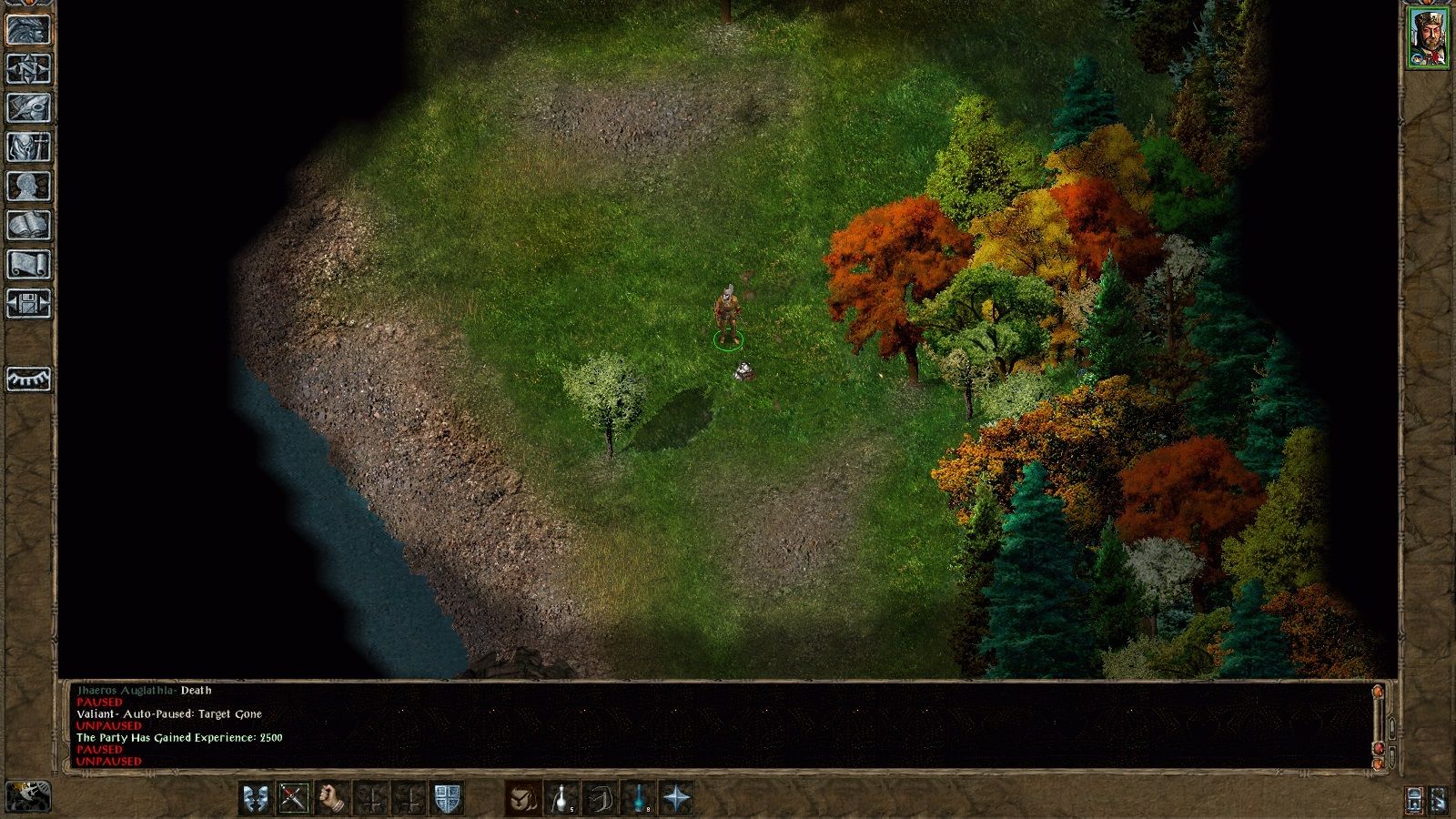Image resolution: width=1456 pixels, height=819 pixels.
Task: Use the white potion with count 5
Action: tap(562, 798)
